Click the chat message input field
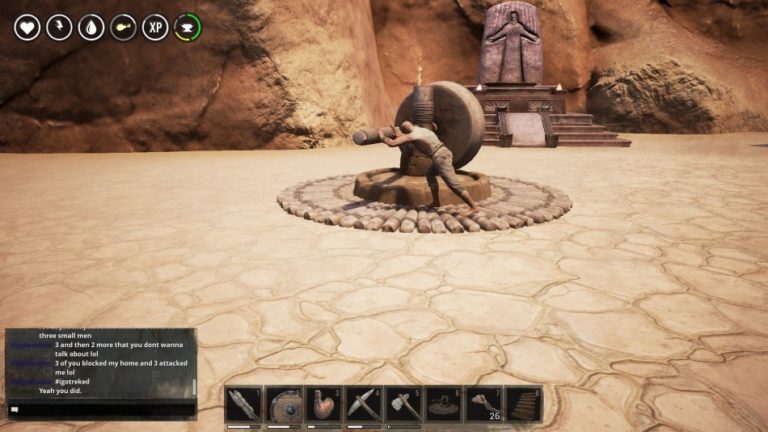Screen dimensions: 768x432 [100, 409]
